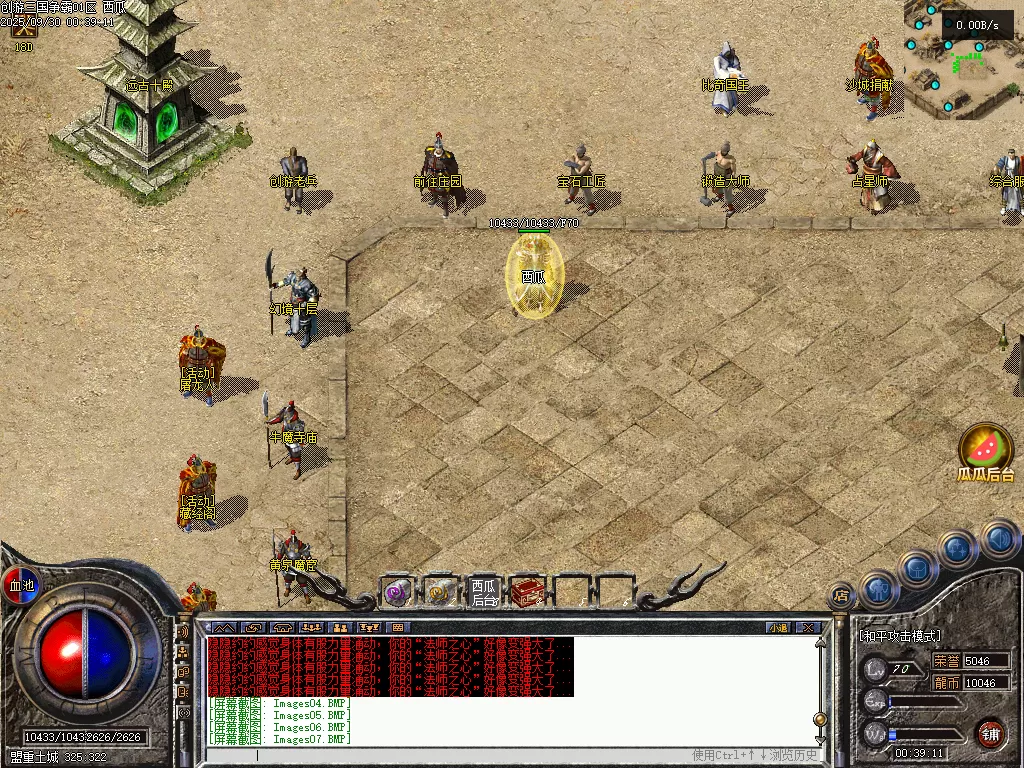
Task: Open the 店 shop button
Action: tap(842, 595)
